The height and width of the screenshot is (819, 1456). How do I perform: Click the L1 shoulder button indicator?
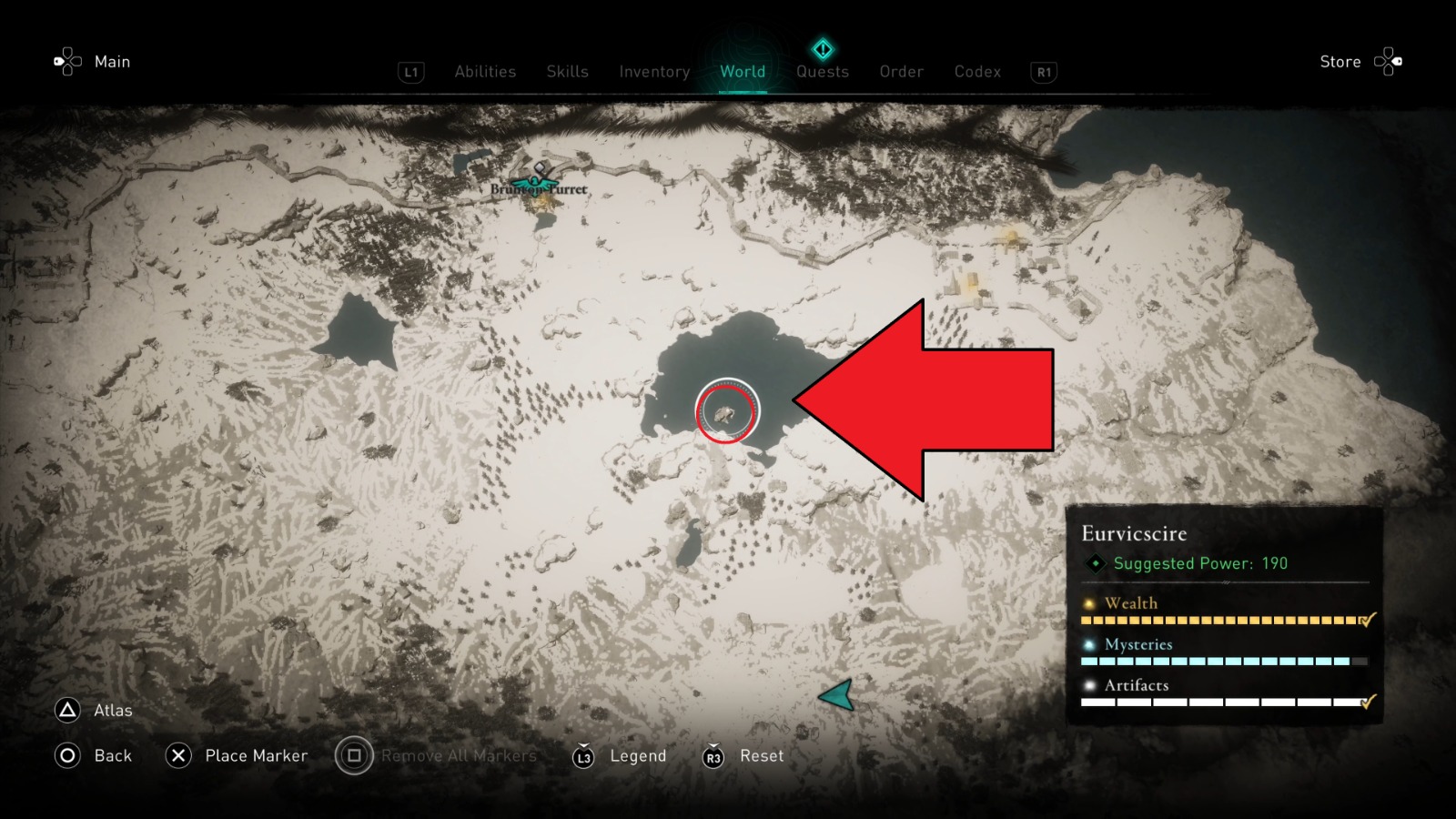[x=410, y=73]
